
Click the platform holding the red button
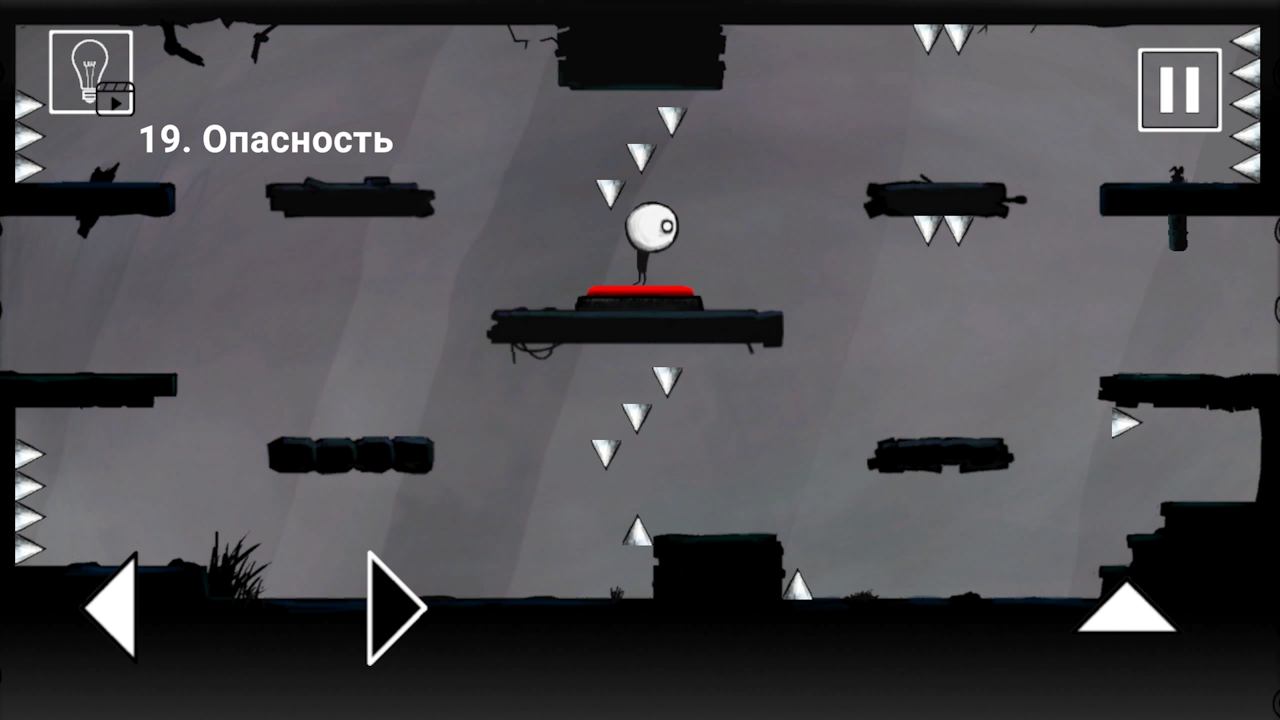(635, 325)
